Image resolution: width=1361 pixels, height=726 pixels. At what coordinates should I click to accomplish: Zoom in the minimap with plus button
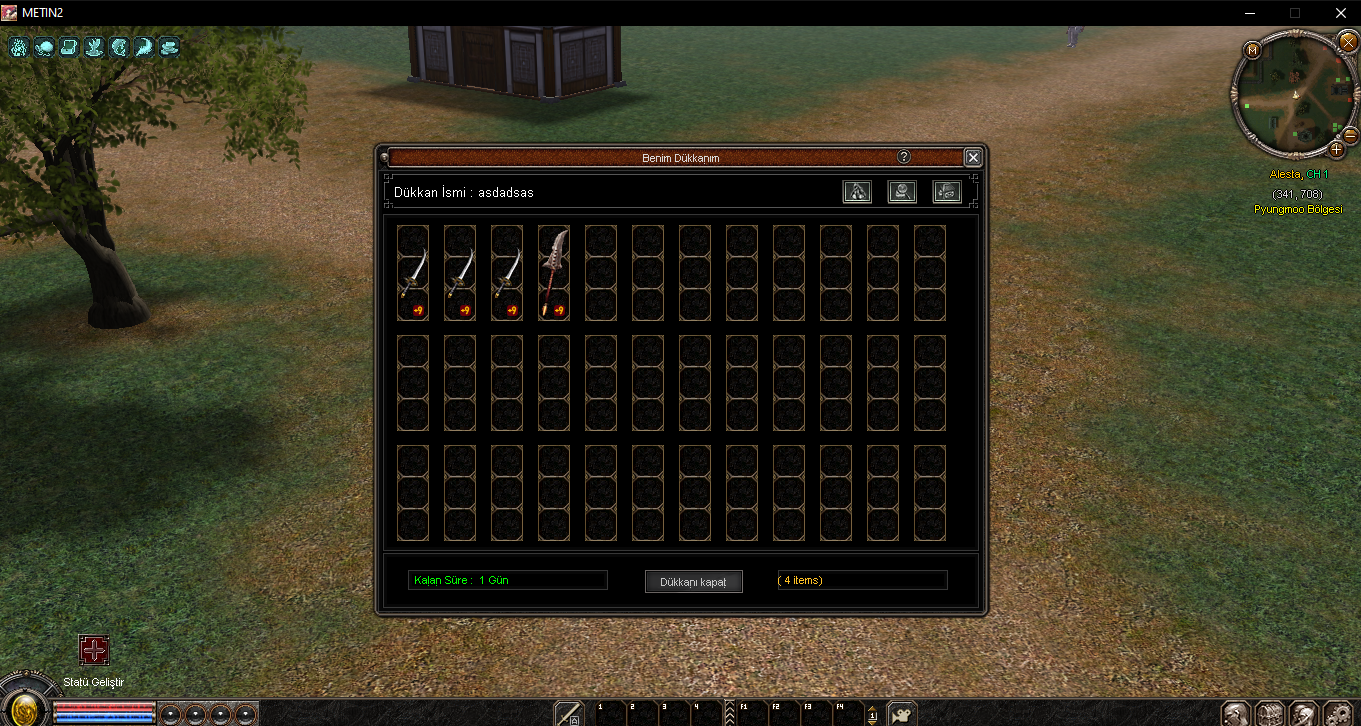1336,149
